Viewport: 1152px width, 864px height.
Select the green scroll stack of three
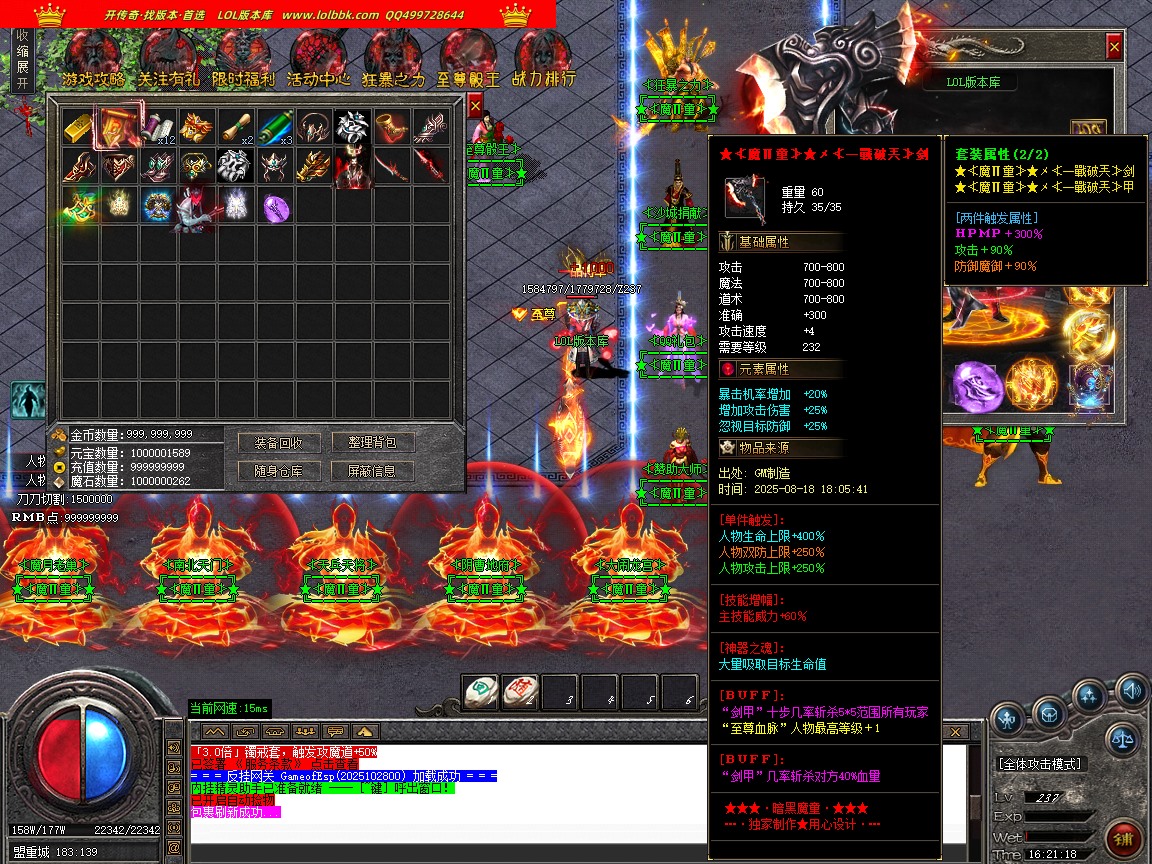(276, 127)
